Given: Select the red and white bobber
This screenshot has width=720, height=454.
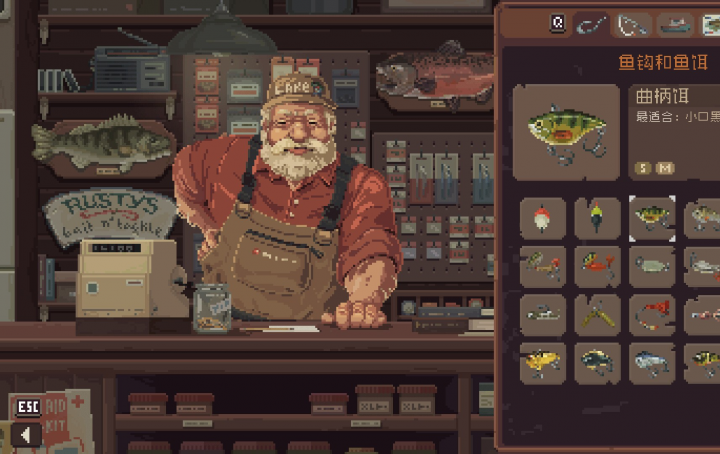Looking at the screenshot, I should (543, 218).
